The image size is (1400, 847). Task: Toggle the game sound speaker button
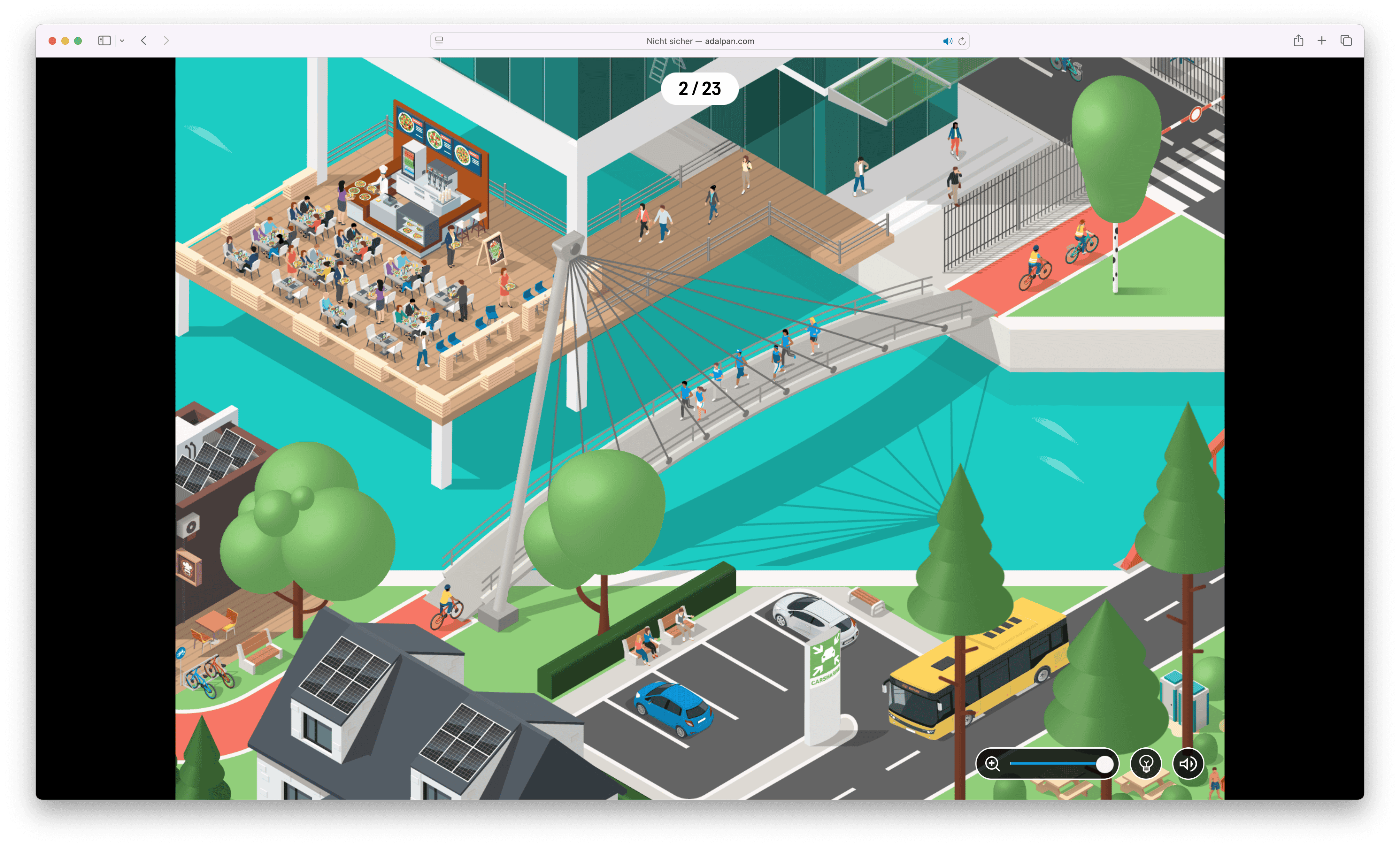point(1188,764)
